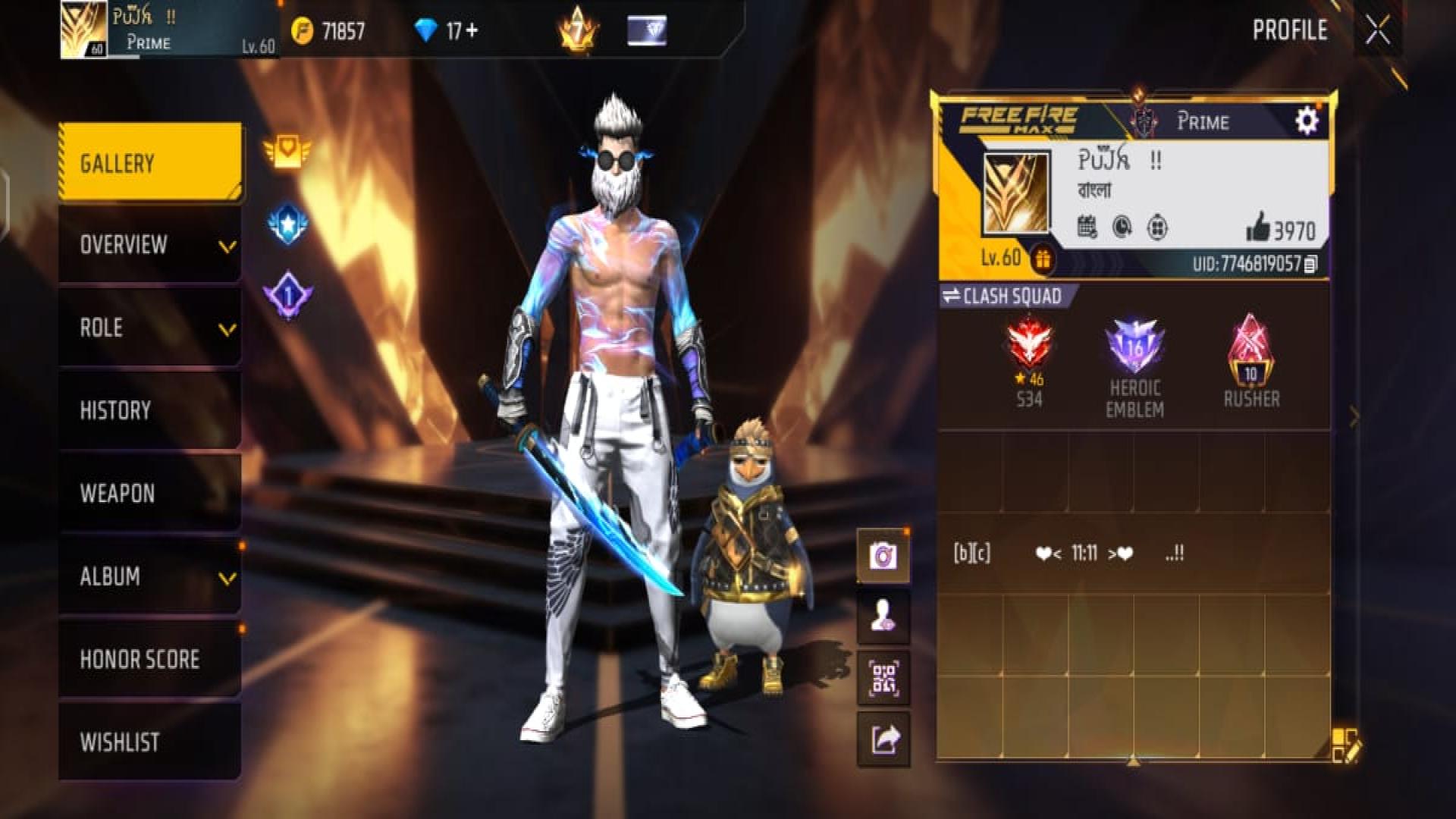This screenshot has width=1456, height=819.
Task: Open the Gallery tab
Action: click(150, 163)
